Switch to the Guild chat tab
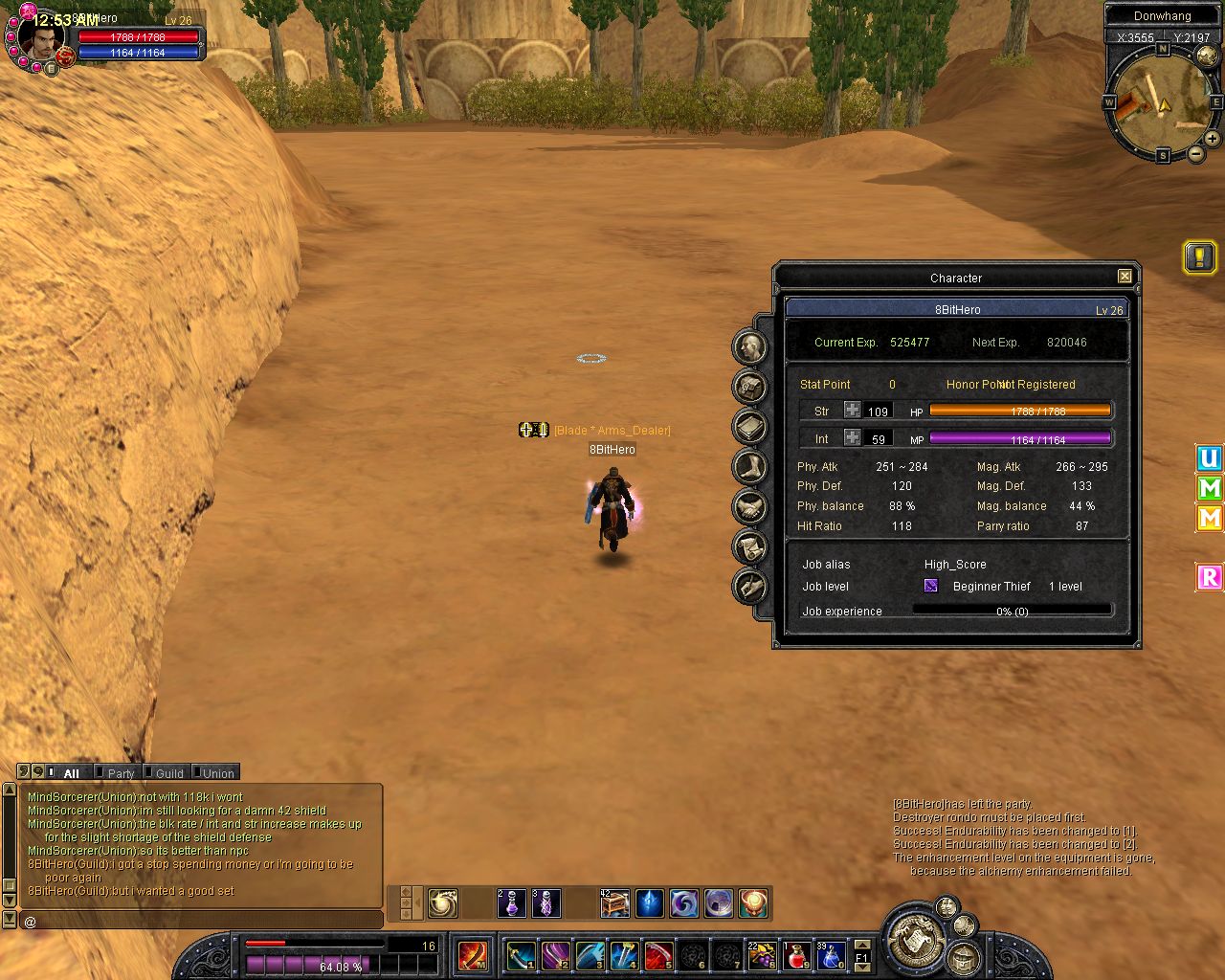Screen dimensions: 1225x980 (x=169, y=773)
